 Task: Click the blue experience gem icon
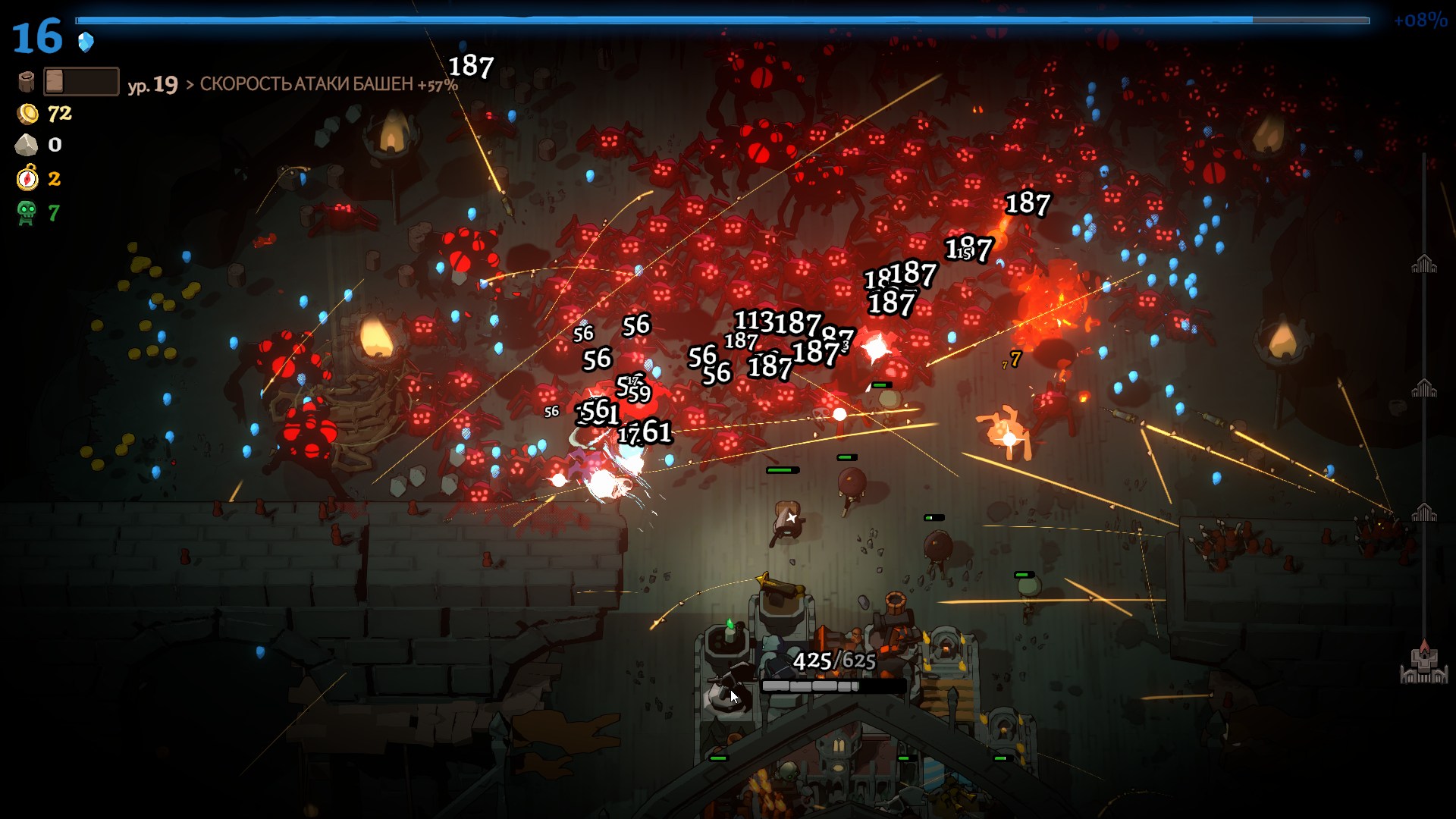pos(86,42)
